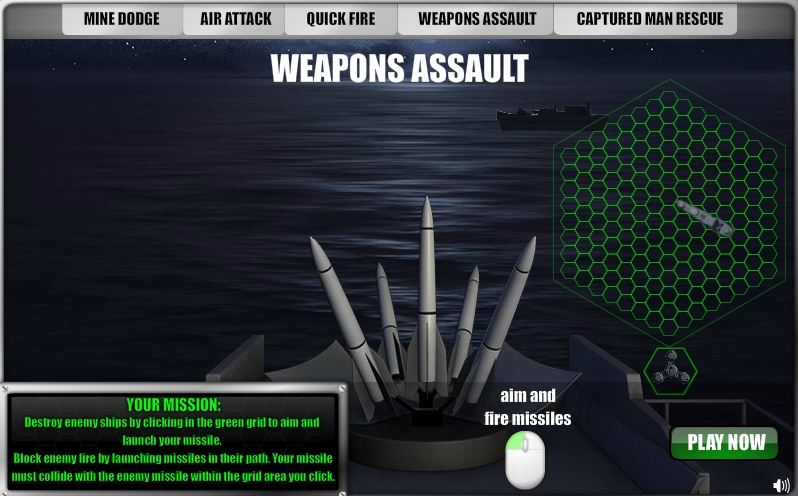This screenshot has height=496, width=798.
Task: Toggle the sound speaker icon
Action: [x=781, y=485]
